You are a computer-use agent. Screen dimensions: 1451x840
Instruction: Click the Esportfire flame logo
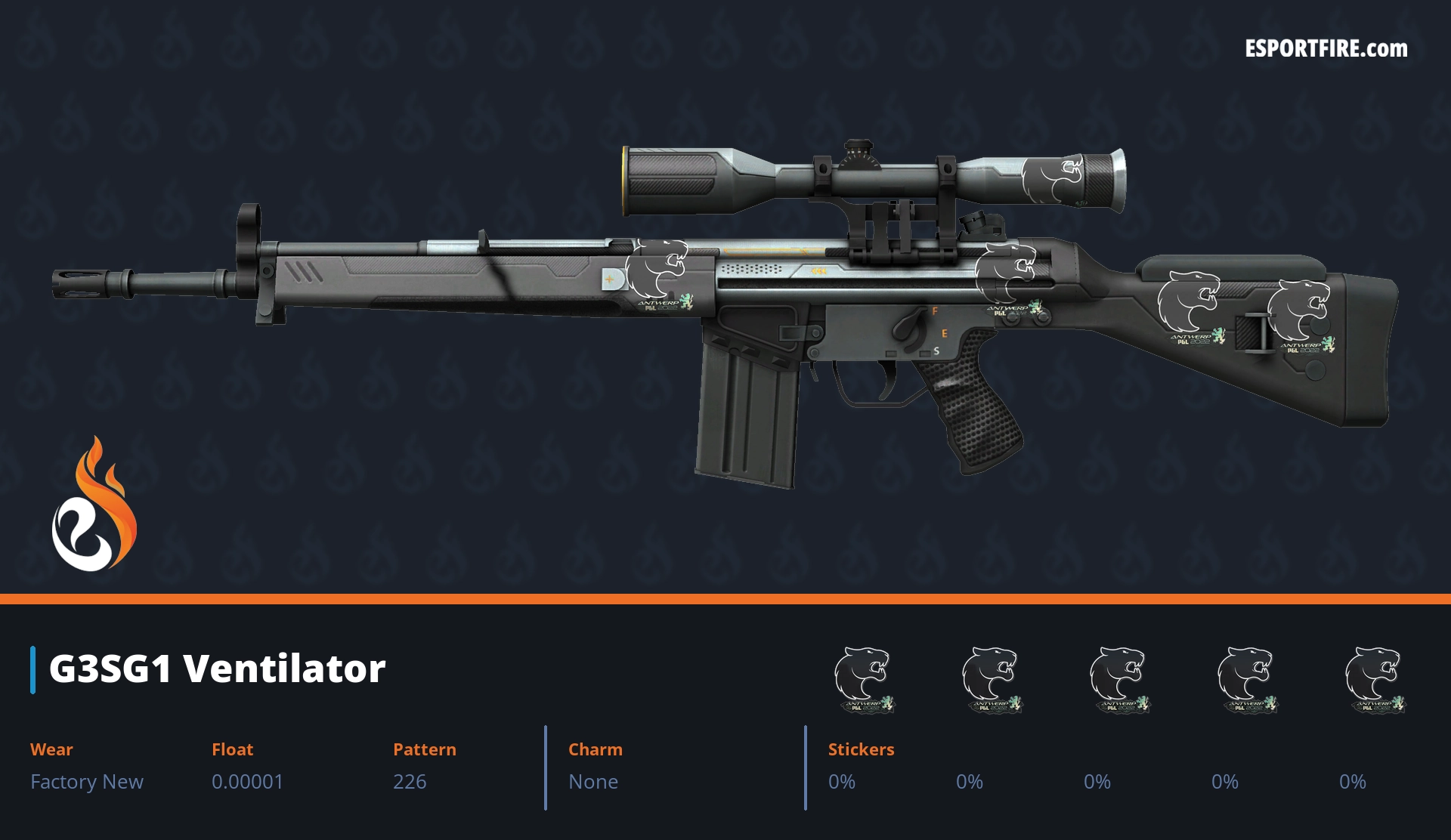(x=94, y=505)
